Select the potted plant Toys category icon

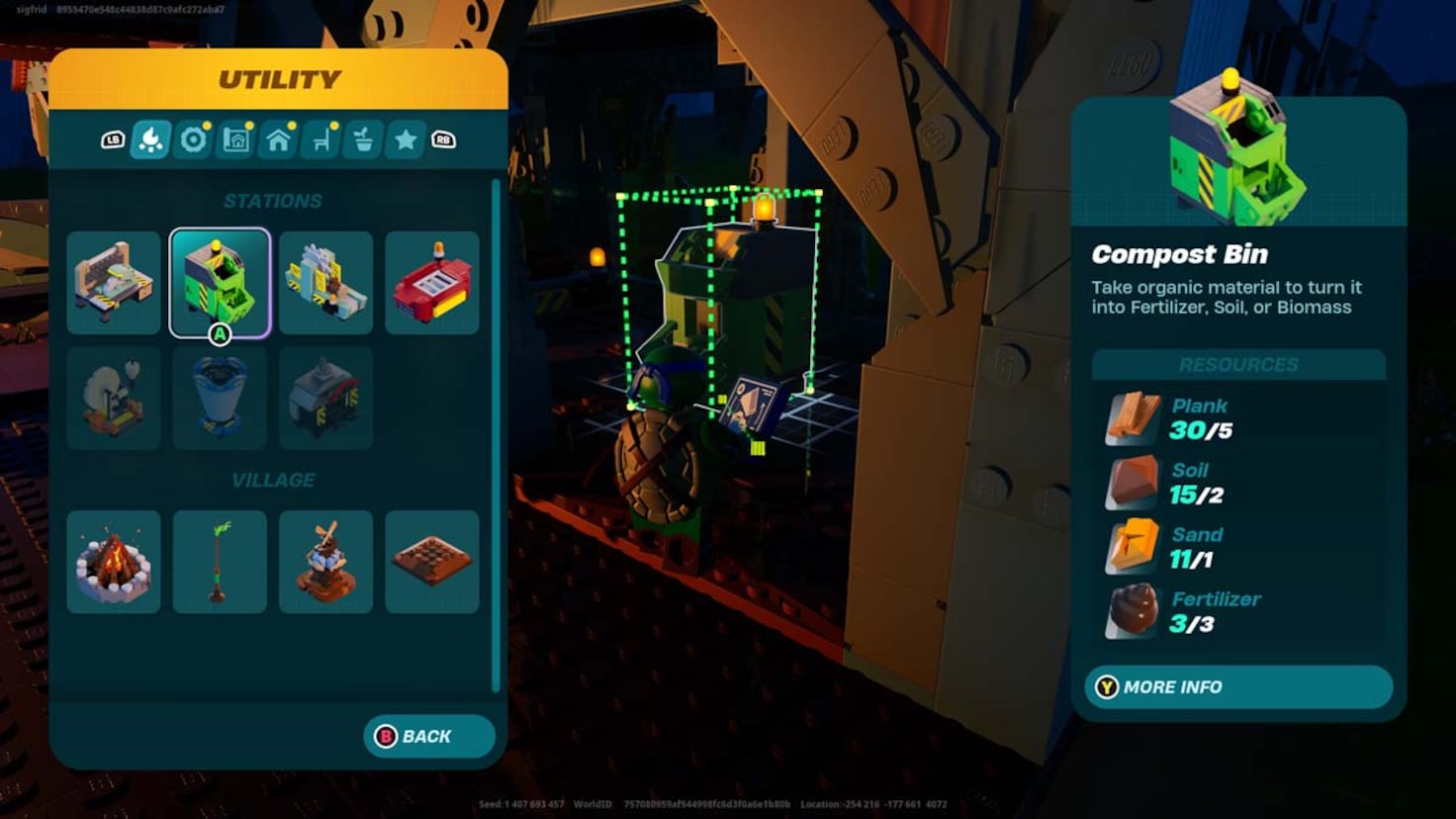pyautogui.click(x=362, y=139)
